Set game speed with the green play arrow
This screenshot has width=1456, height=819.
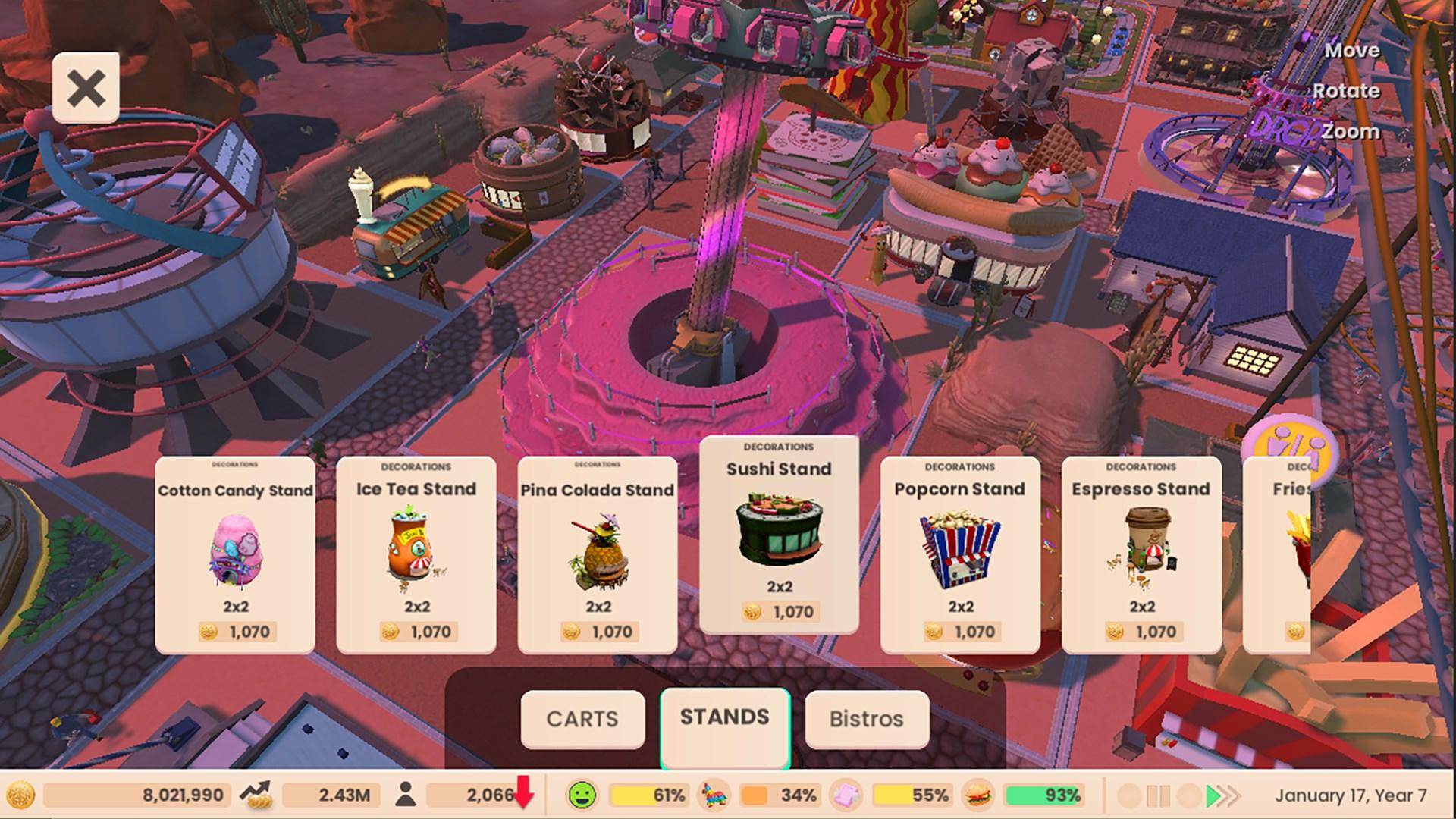[x=1213, y=795]
